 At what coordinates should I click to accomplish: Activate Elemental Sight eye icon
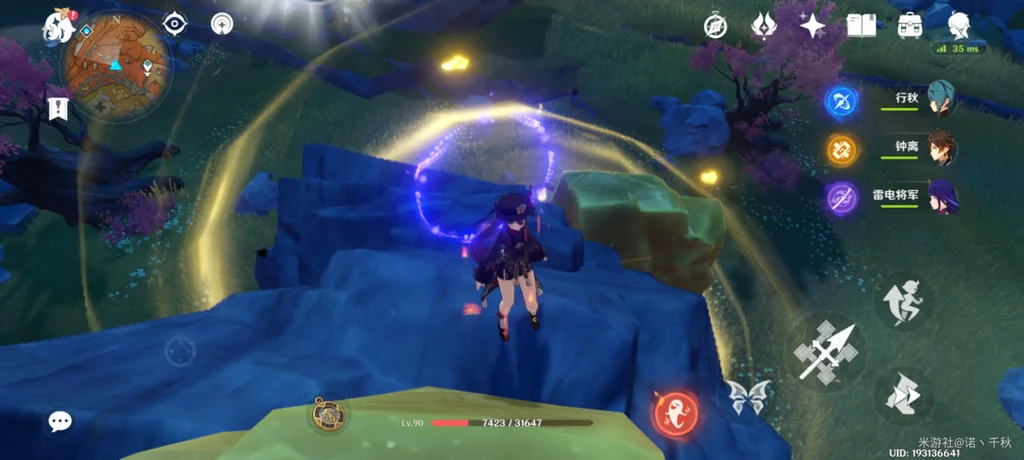[x=175, y=24]
